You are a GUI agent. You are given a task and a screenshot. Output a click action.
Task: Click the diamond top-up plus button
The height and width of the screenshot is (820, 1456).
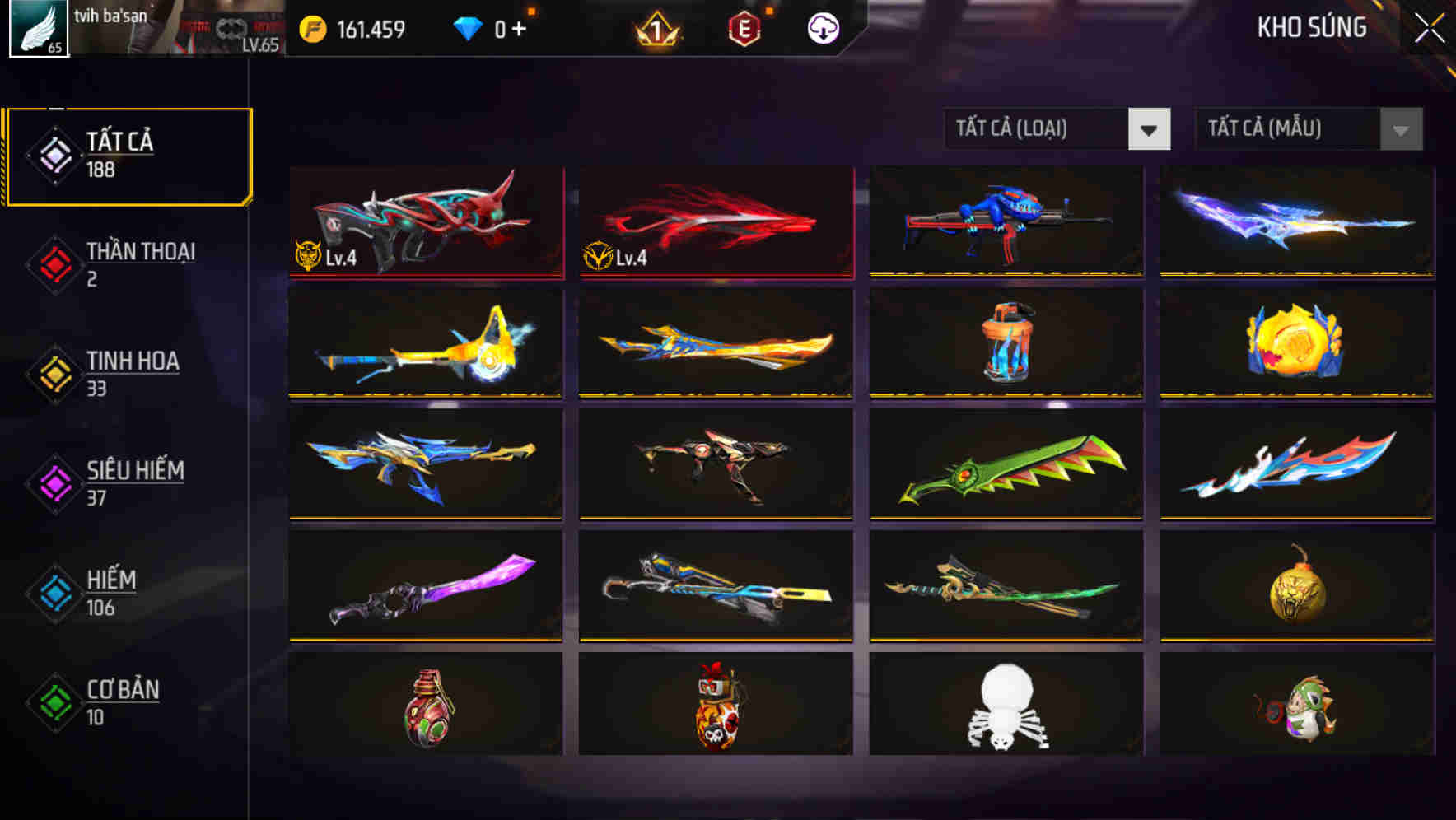520,27
